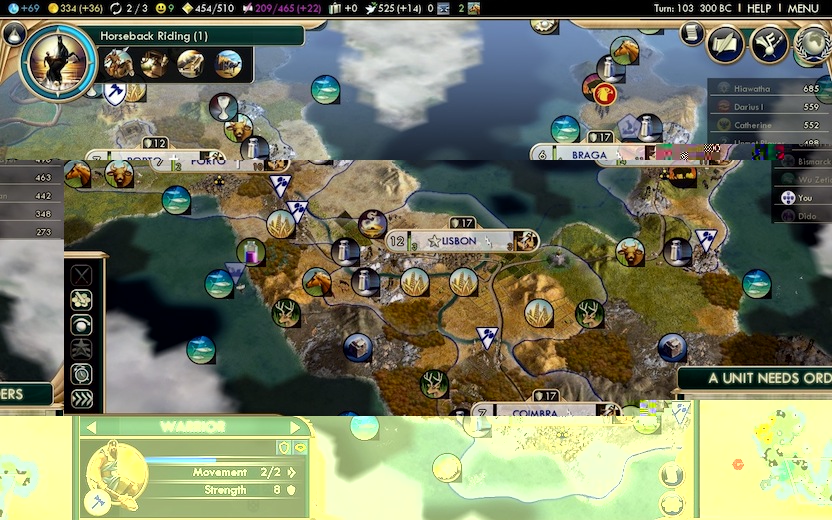832x520 pixels.
Task: Open the game MENU
Action: [803, 8]
